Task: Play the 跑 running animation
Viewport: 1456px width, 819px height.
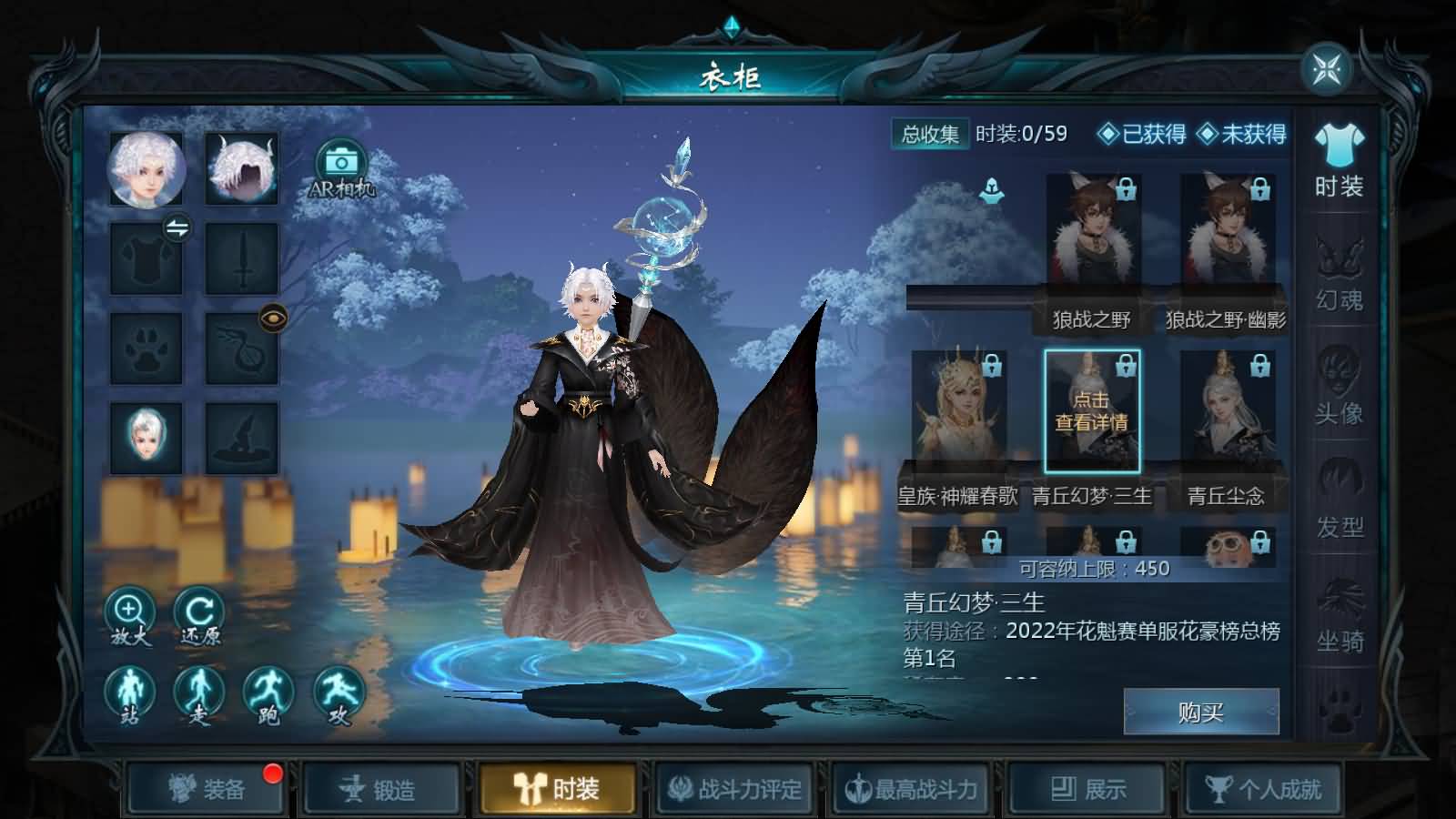Action: point(268,695)
